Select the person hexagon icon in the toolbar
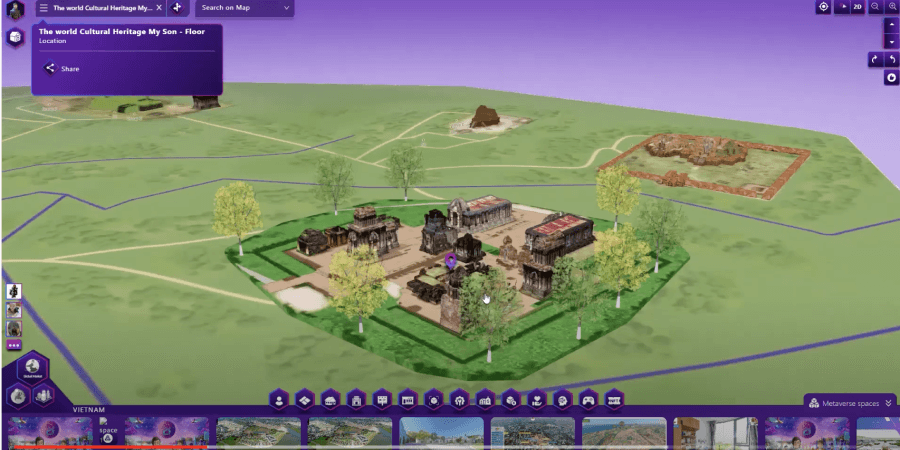This screenshot has width=900, height=450. [x=278, y=399]
